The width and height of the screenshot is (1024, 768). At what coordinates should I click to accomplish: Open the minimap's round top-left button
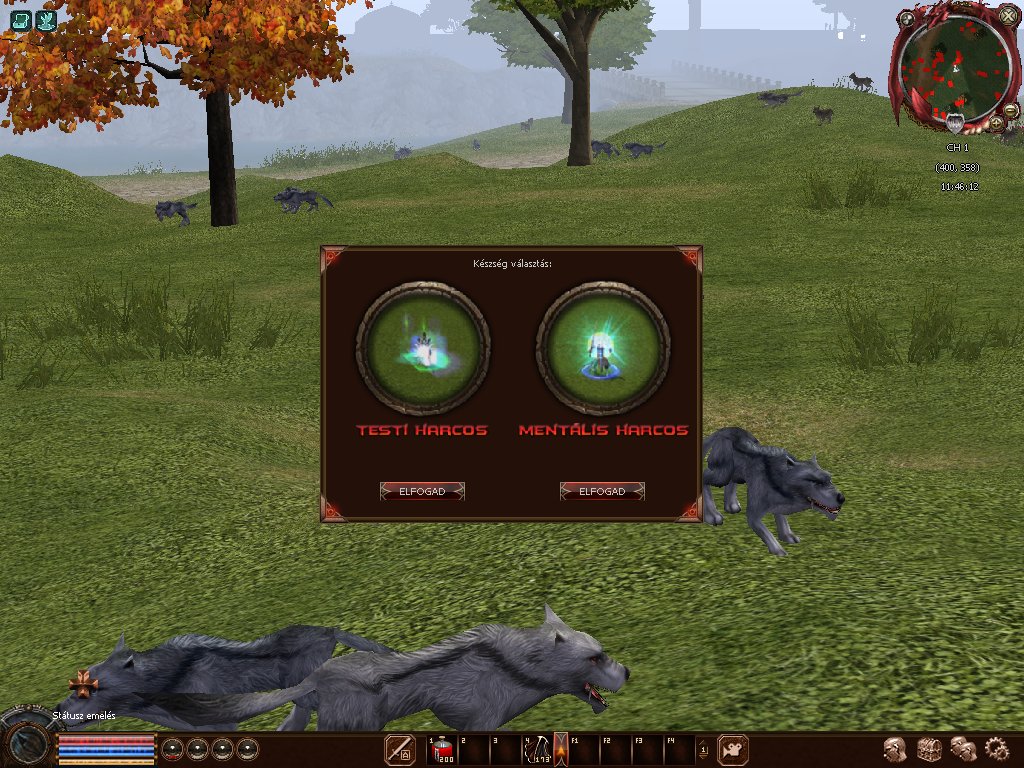click(906, 18)
